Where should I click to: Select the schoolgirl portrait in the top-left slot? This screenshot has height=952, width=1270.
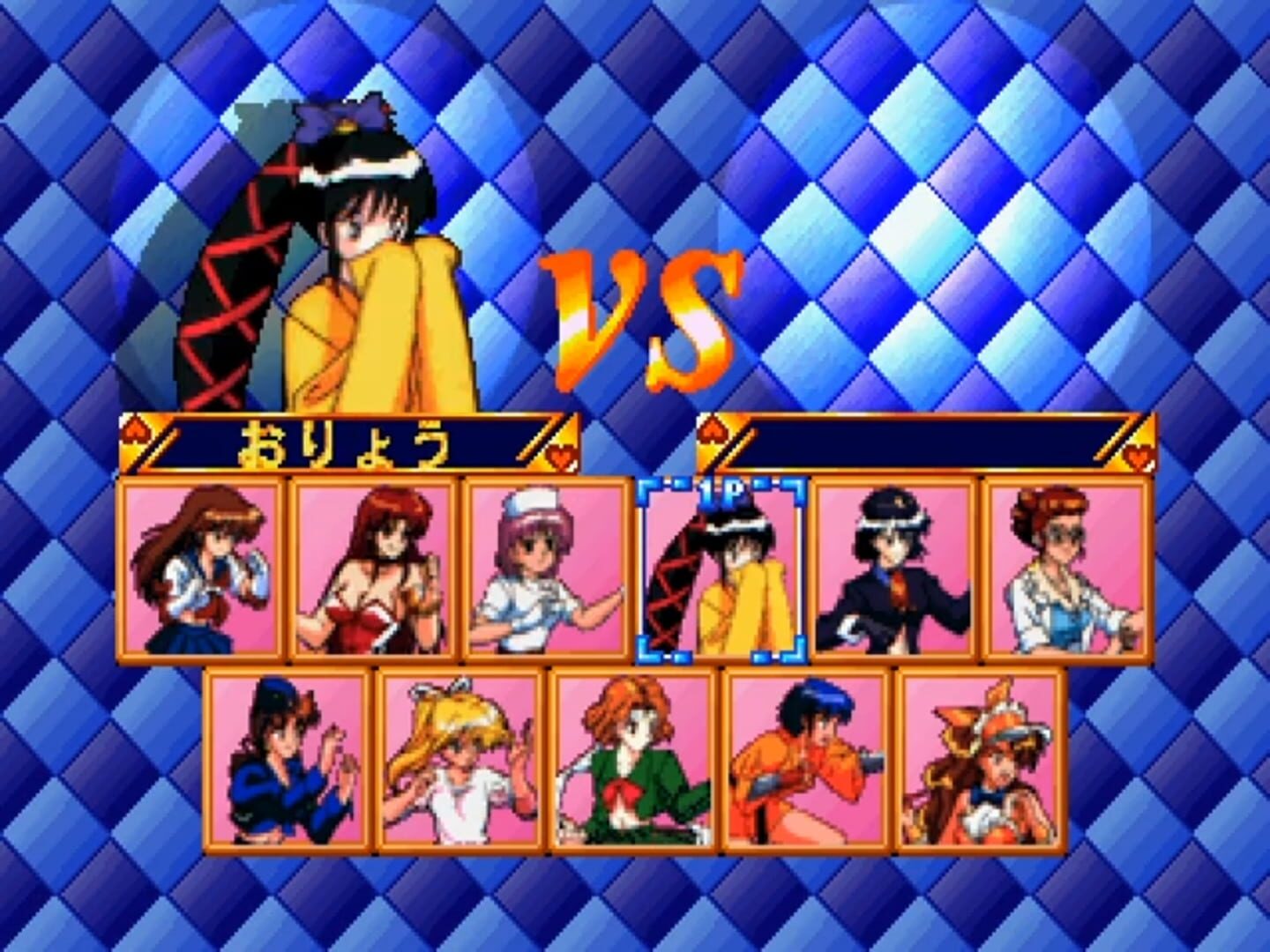[x=205, y=569]
